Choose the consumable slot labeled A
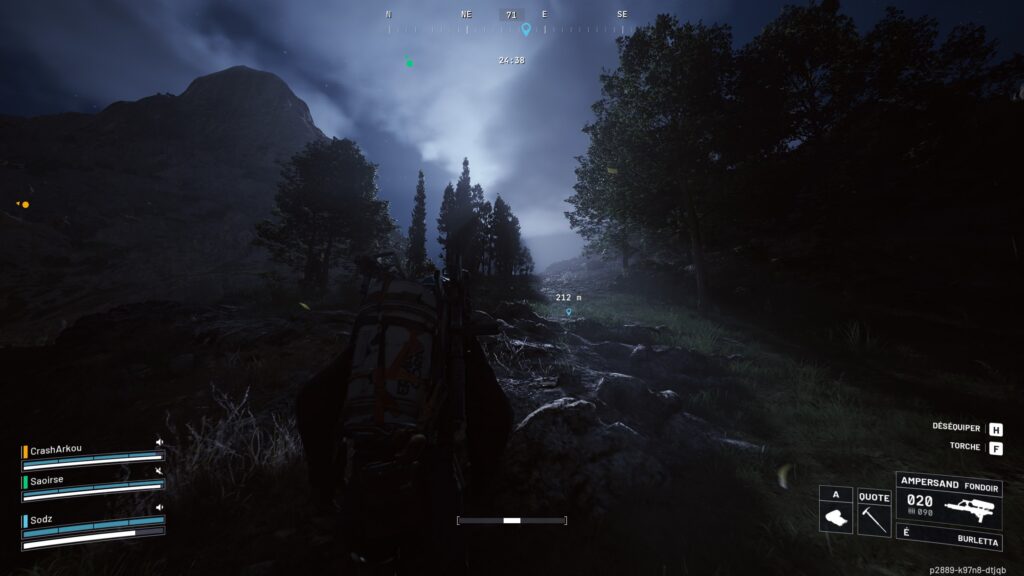Viewport: 1024px width, 576px height. (x=835, y=511)
